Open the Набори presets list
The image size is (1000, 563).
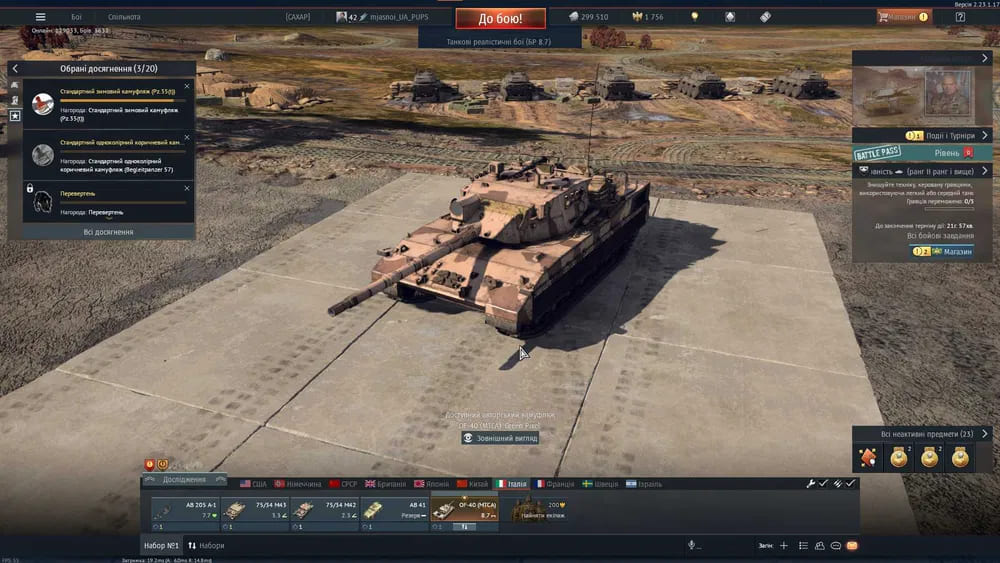point(206,546)
